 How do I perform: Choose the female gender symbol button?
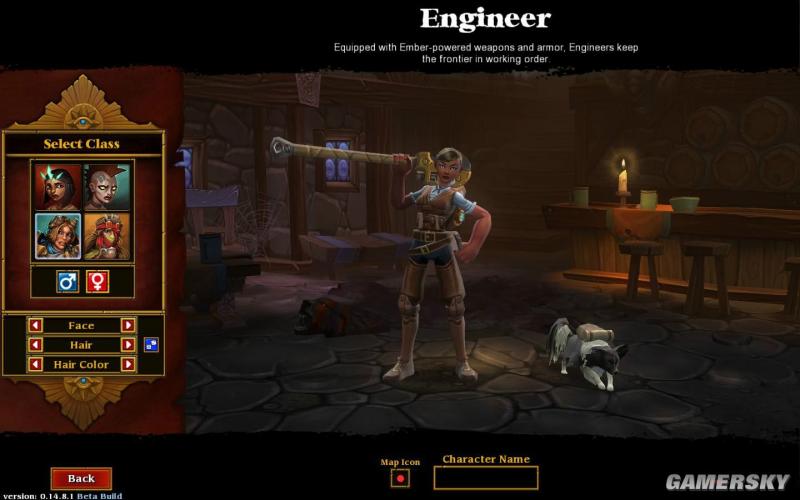pos(97,282)
